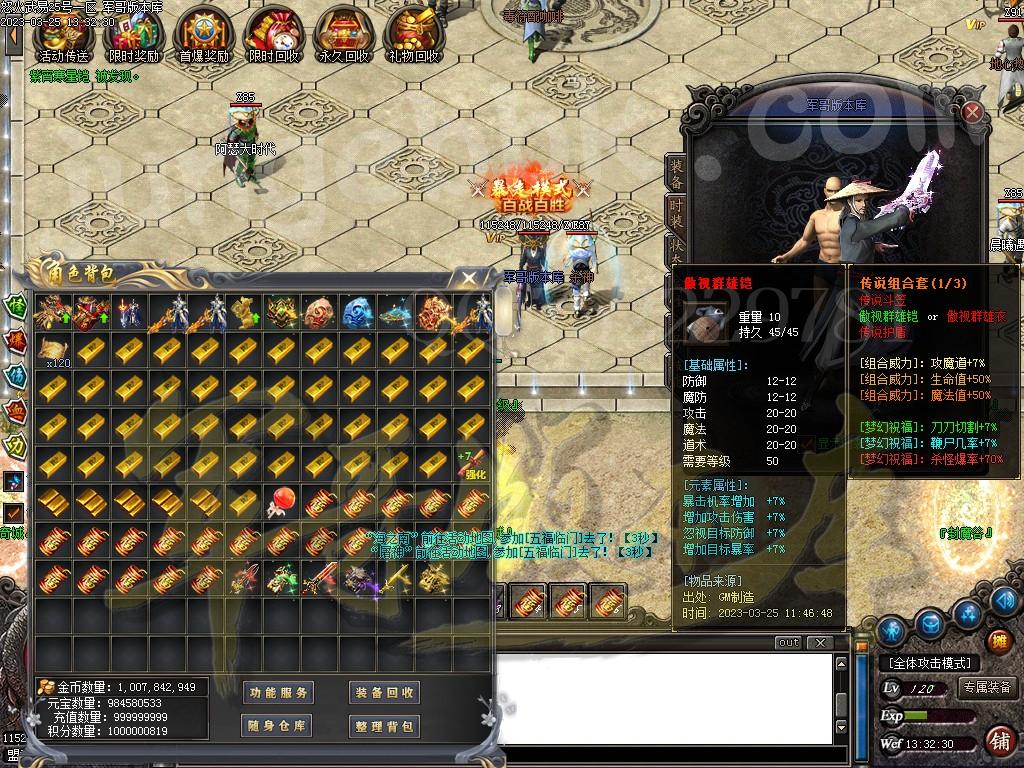Image resolution: width=1024 pixels, height=768 pixels.
Task: Click the round 铺 shop button
Action: pyautogui.click(x=998, y=741)
